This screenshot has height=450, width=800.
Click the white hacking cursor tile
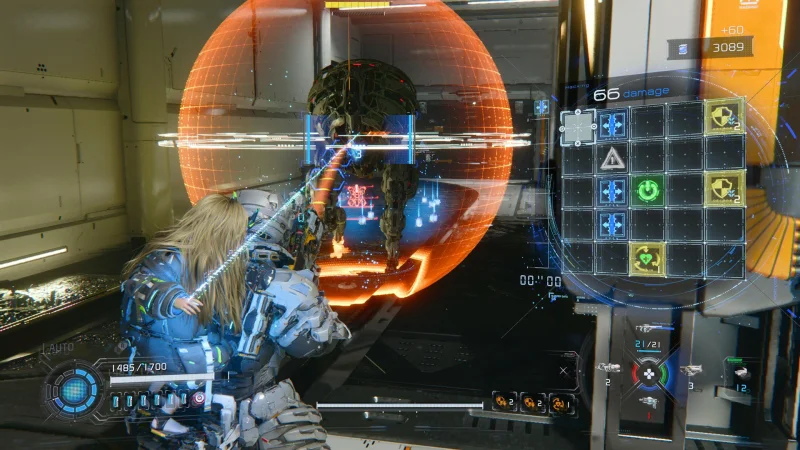tap(577, 126)
